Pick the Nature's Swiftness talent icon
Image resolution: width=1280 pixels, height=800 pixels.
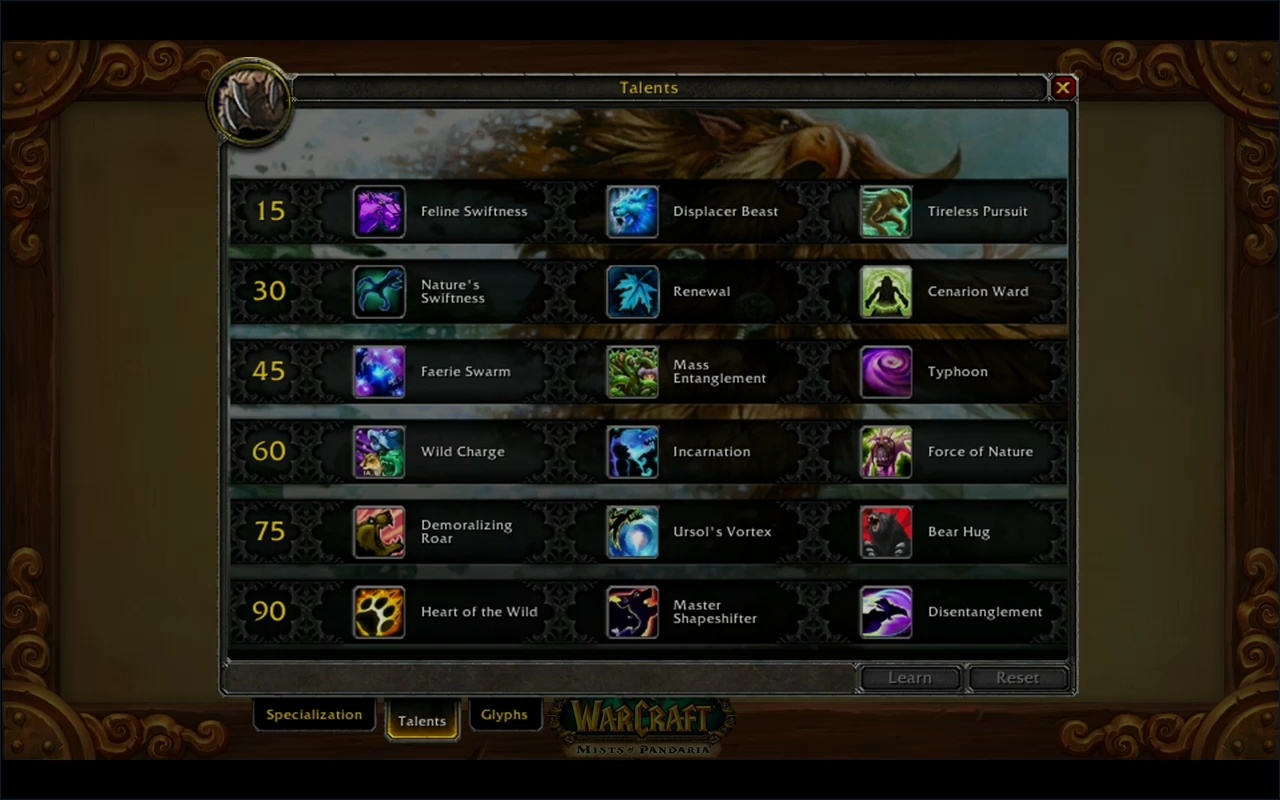tap(379, 291)
